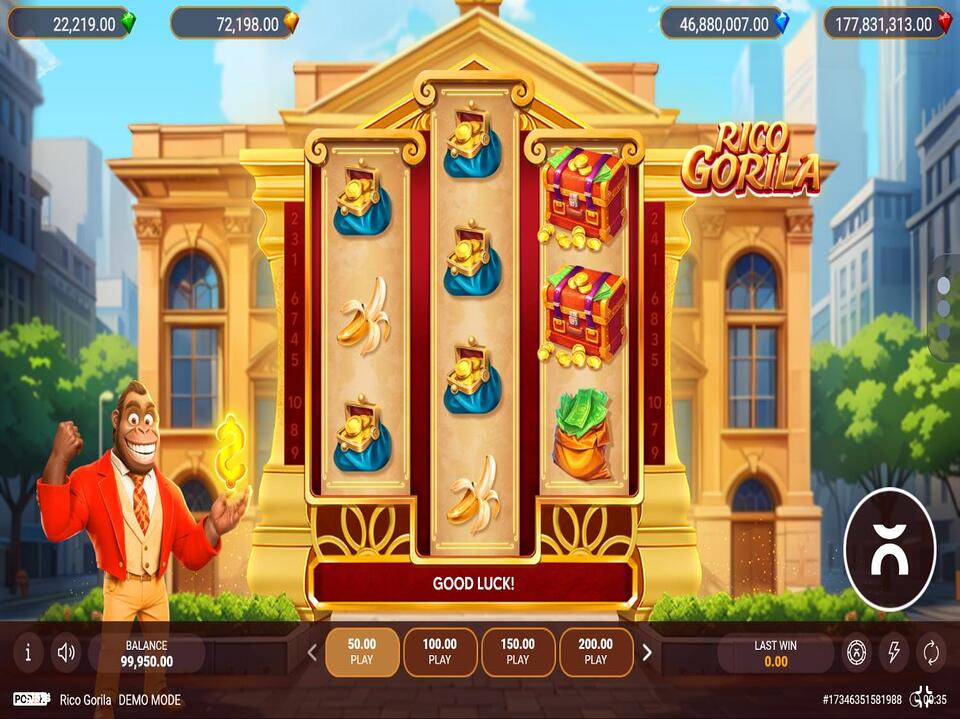Toggle fullscreen at the bottom right corner
This screenshot has height=719, width=960.
(922, 699)
